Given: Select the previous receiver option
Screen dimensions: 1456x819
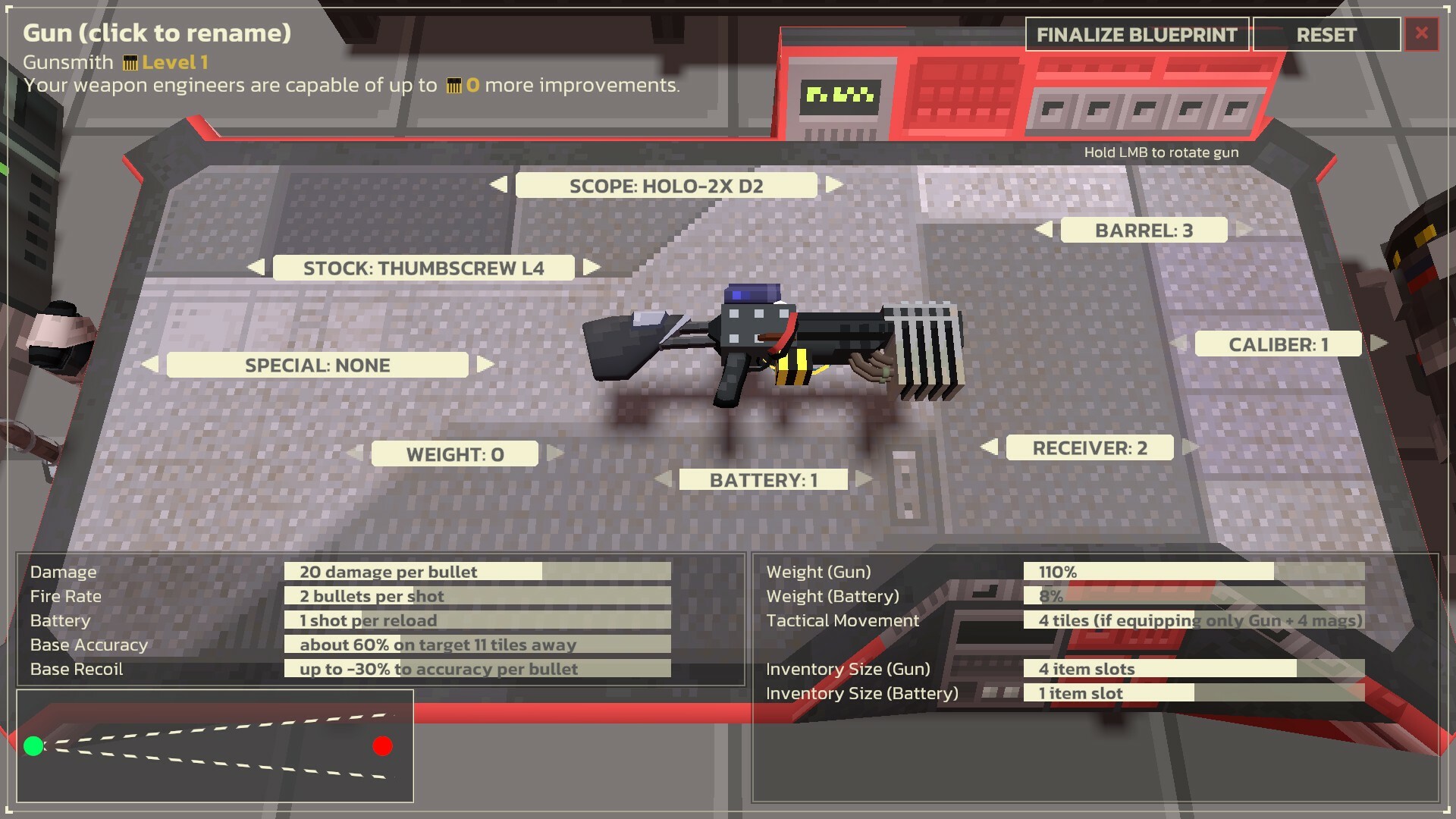Looking at the screenshot, I should 990,447.
